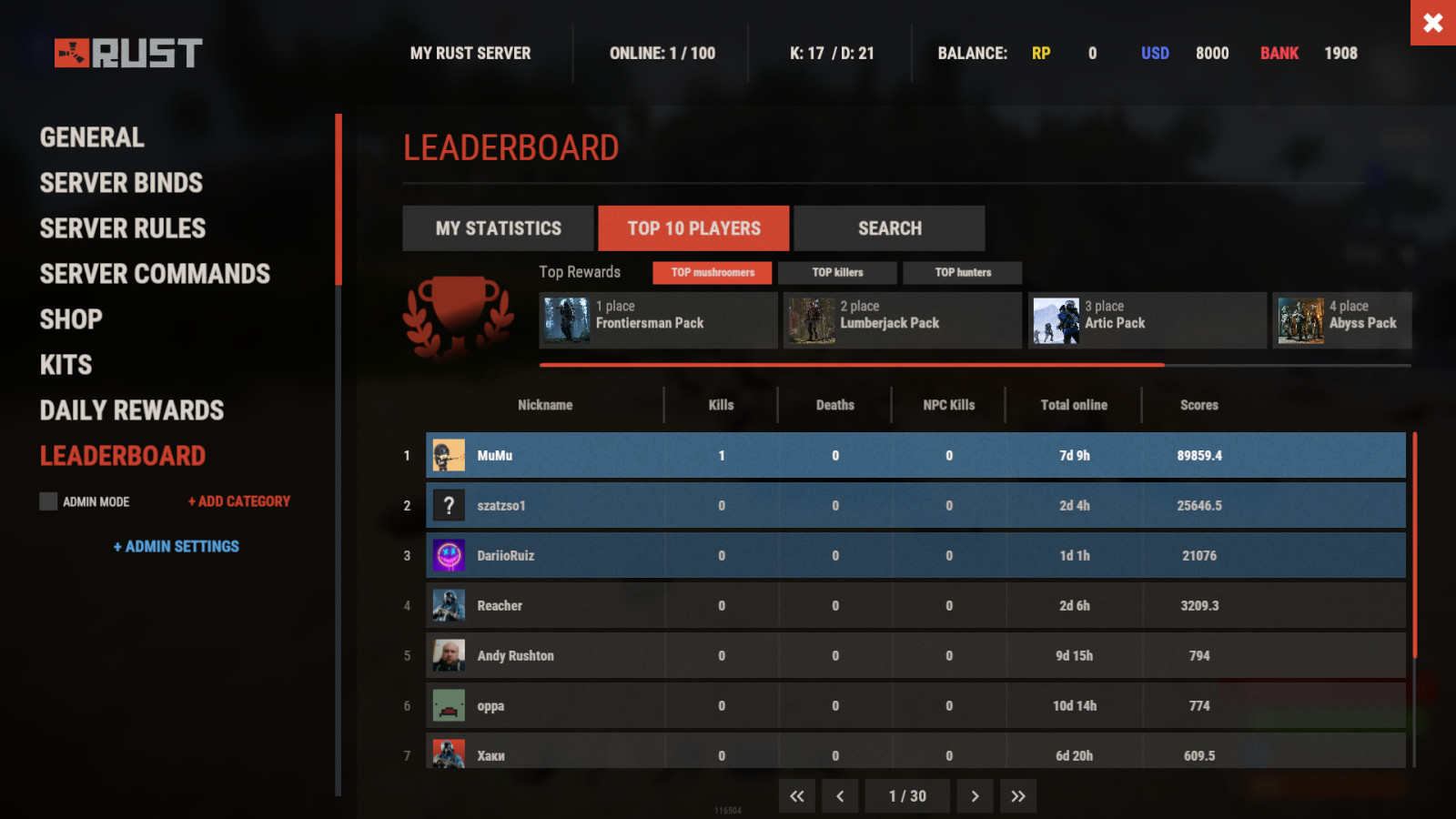This screenshot has height=819, width=1456.
Task: Open DAILY REWARDS from the sidebar
Action: pyautogui.click(x=131, y=410)
